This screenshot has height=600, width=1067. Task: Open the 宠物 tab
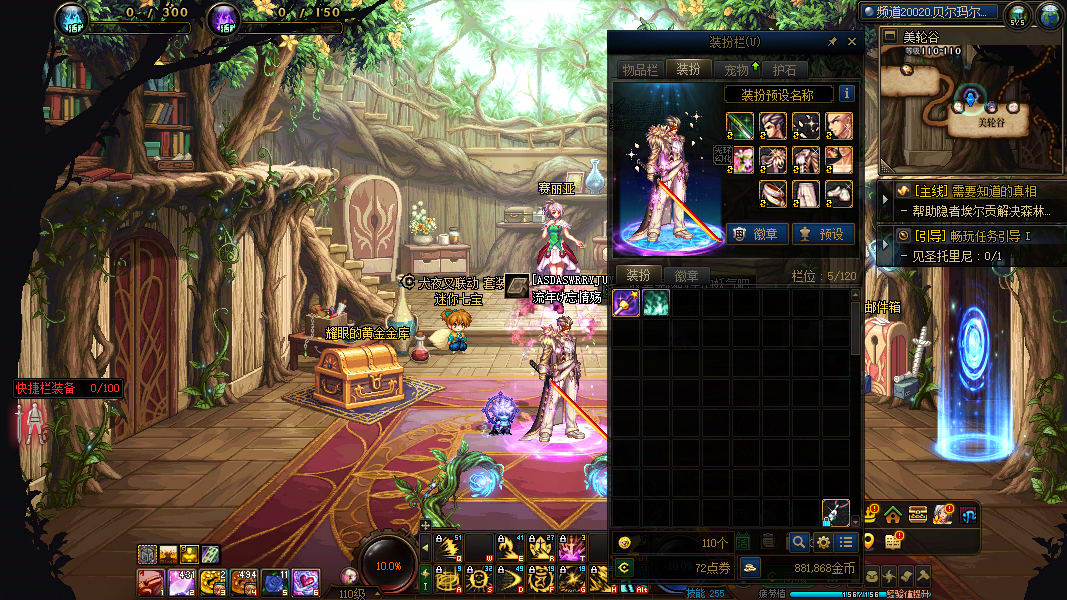[736, 69]
